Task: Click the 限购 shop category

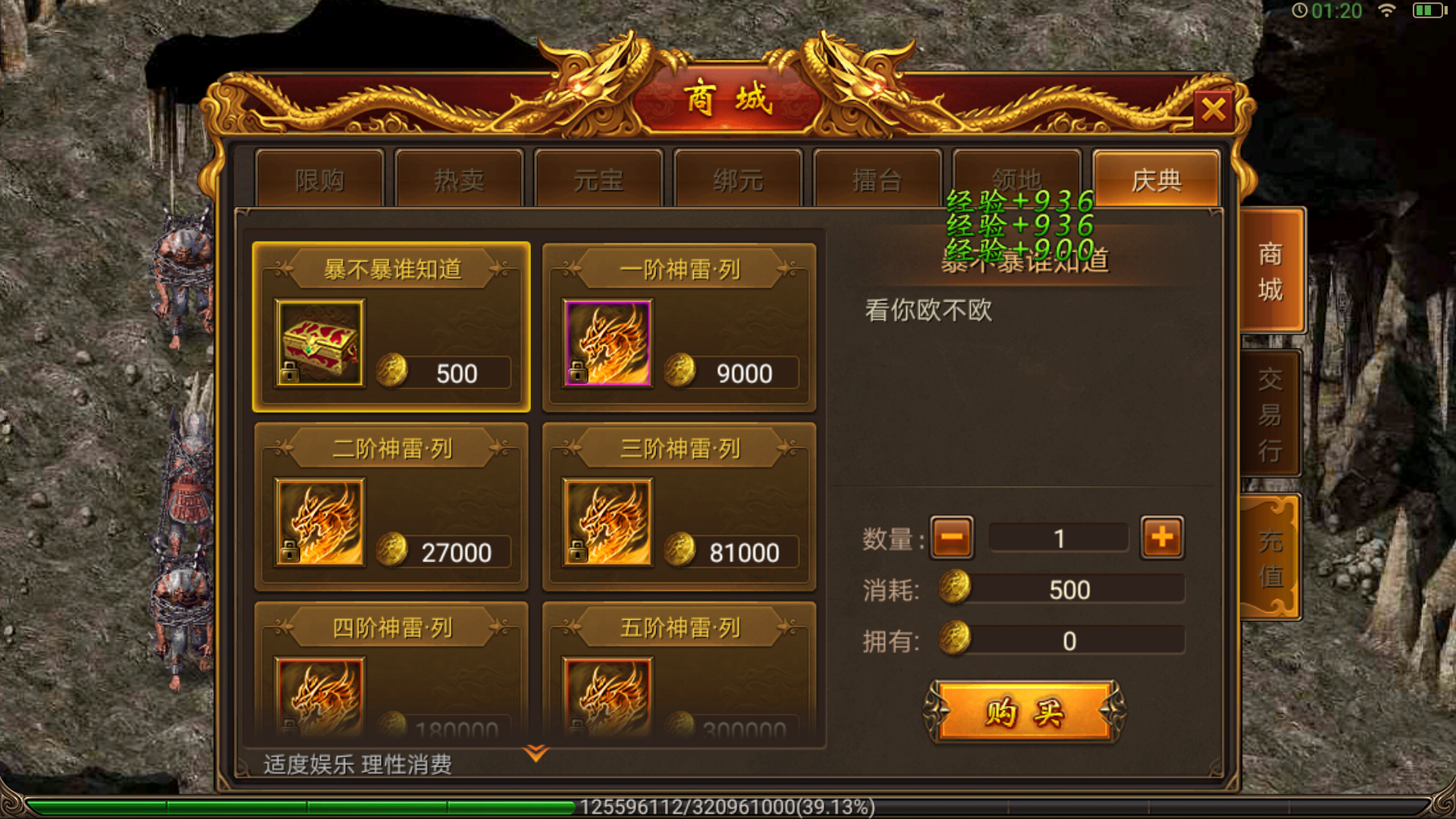Action: (x=319, y=180)
